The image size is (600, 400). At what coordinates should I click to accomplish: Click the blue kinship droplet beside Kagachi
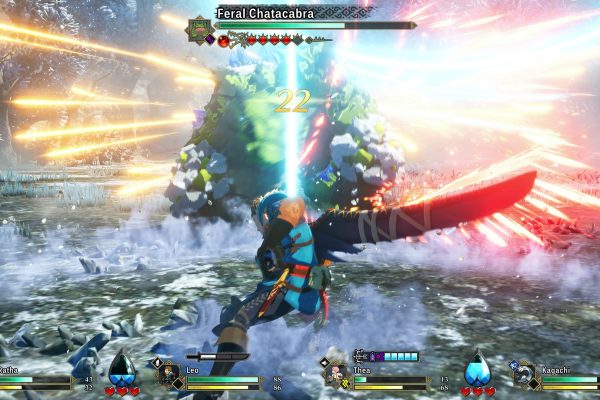478,368
